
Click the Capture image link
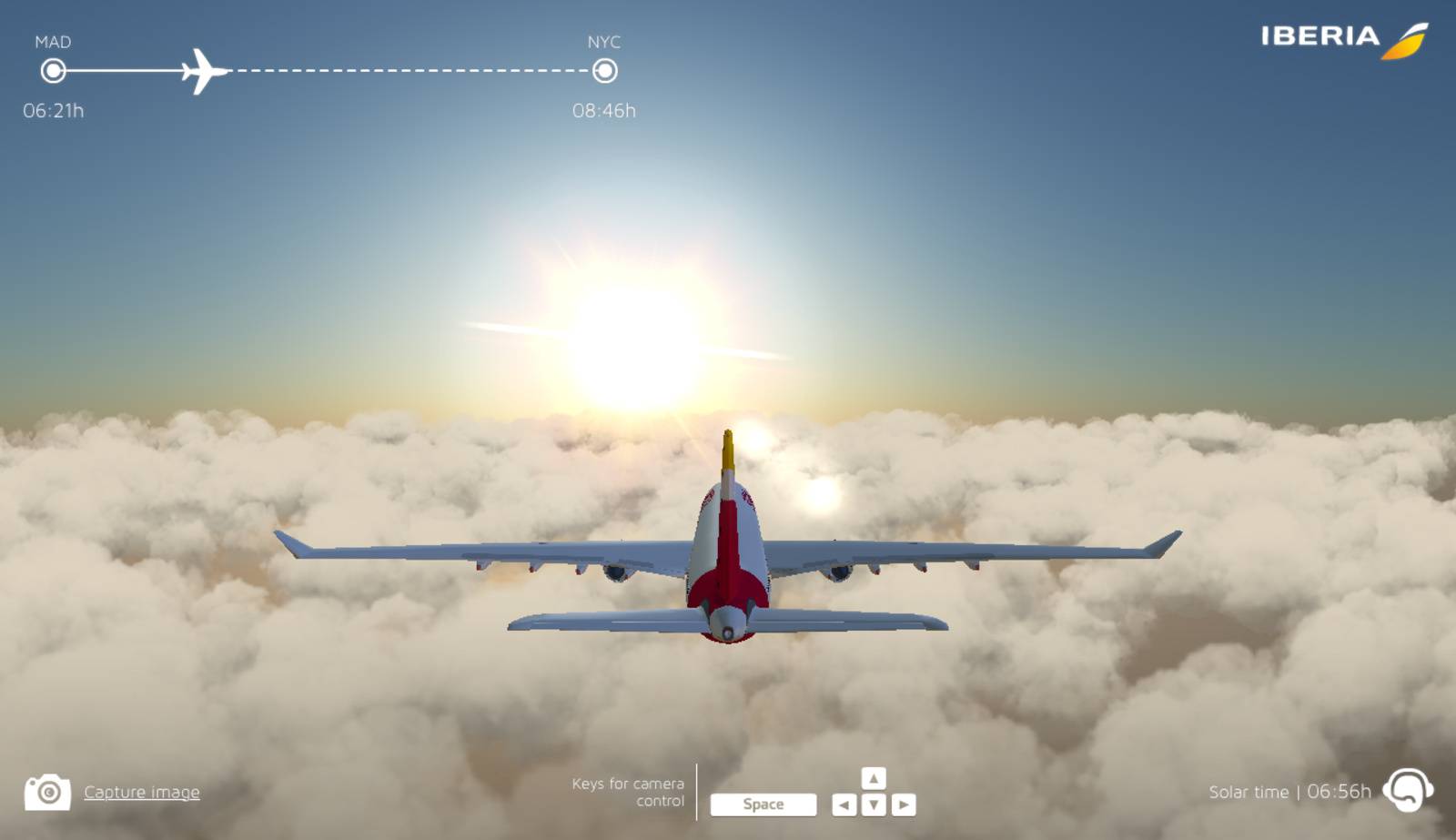[141, 793]
